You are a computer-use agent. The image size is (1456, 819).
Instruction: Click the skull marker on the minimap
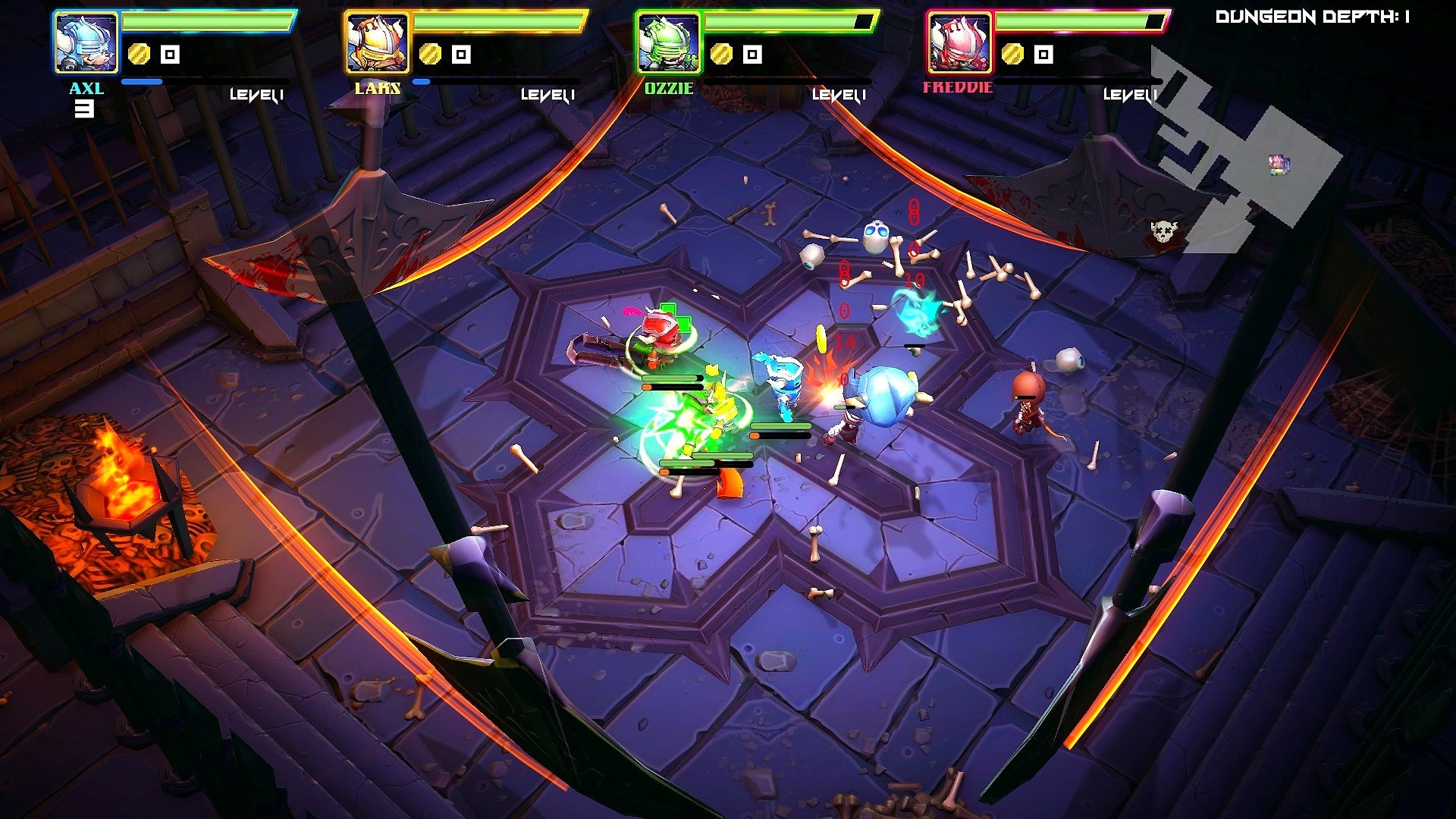1163,231
